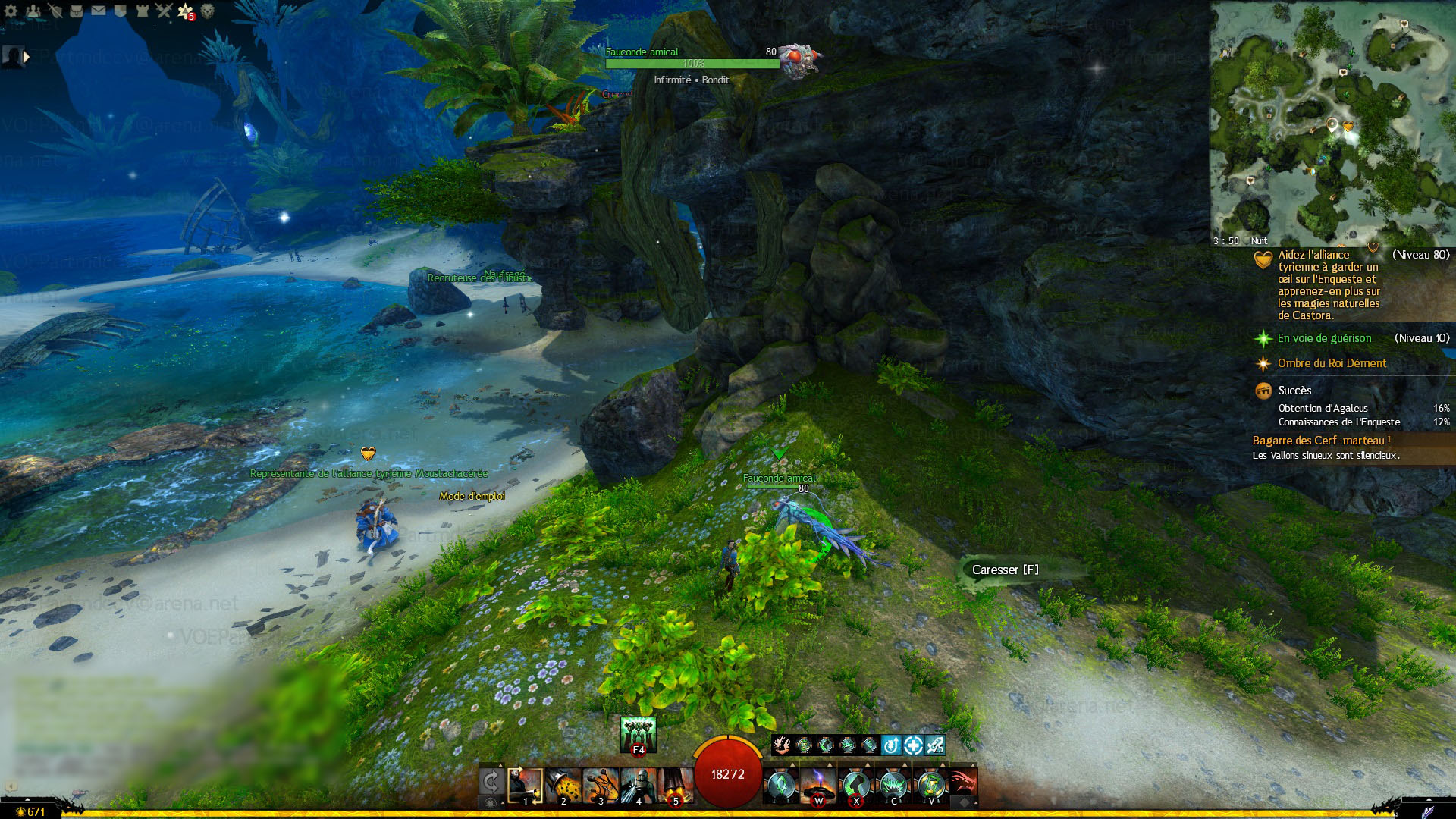
Task: Open the game menu gear icon
Action: tap(11, 11)
